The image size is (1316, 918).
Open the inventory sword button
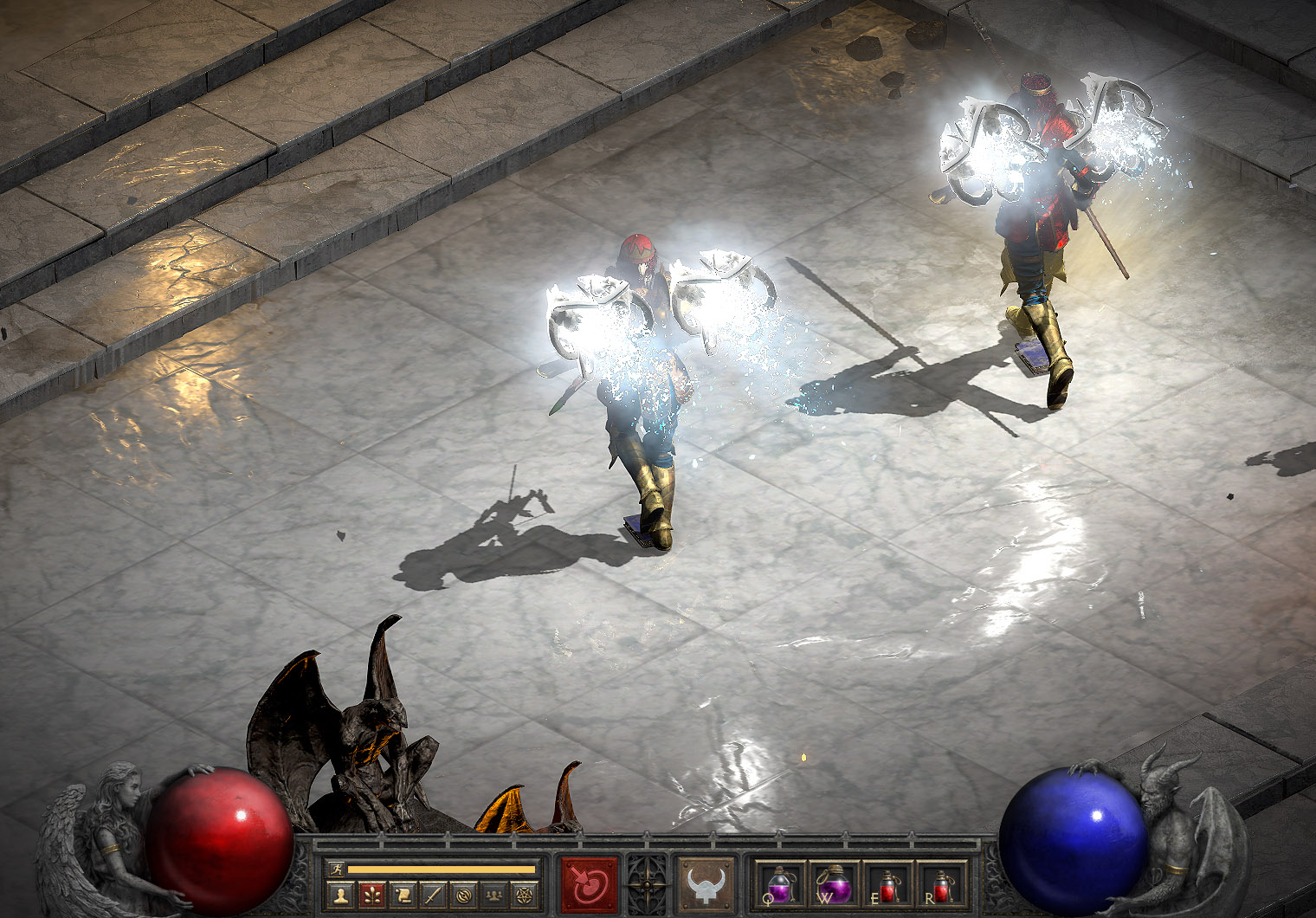pos(433,895)
